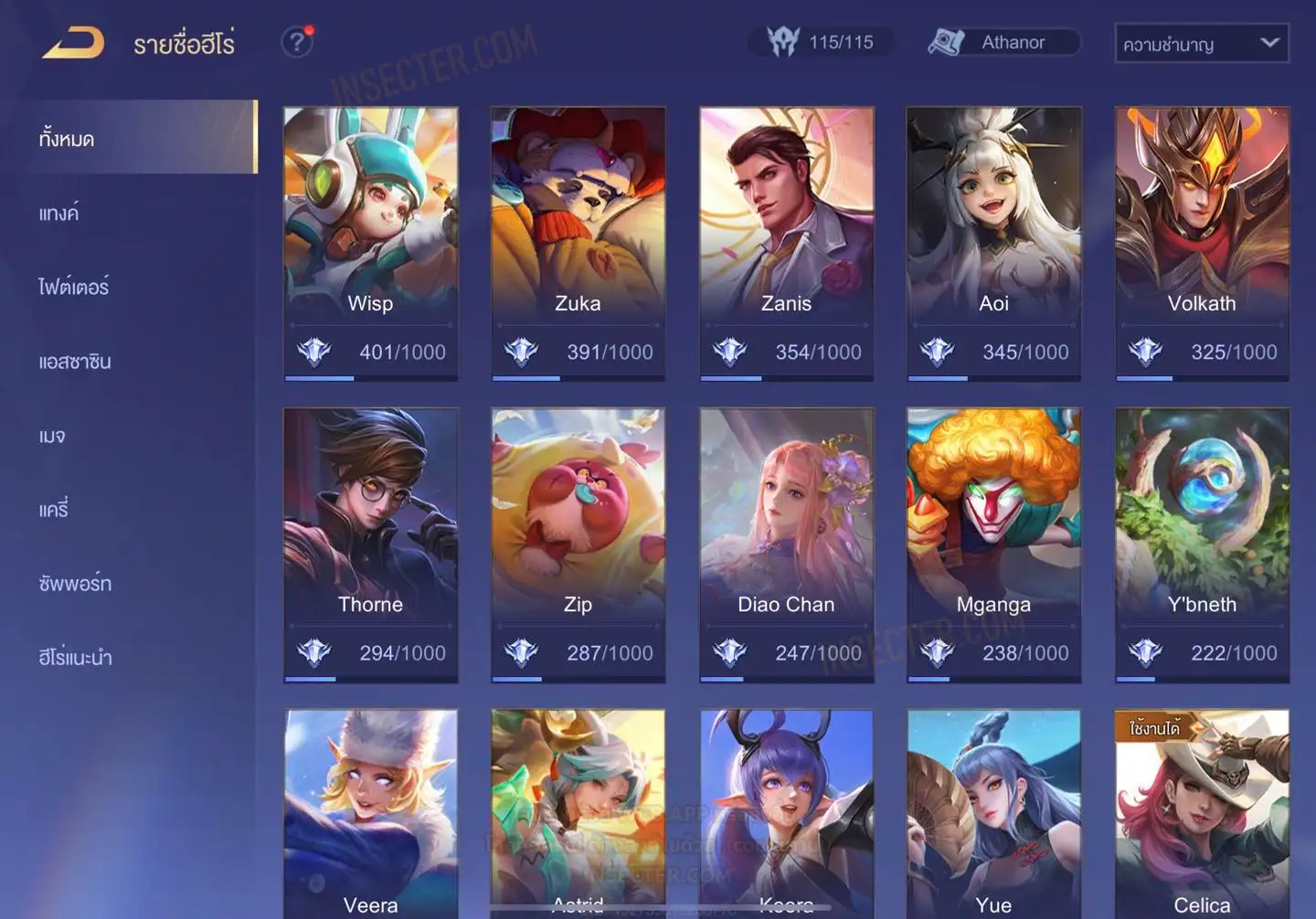Screen dimensions: 1316x919
Task: Select the Wisp hero card
Action: coord(370,242)
